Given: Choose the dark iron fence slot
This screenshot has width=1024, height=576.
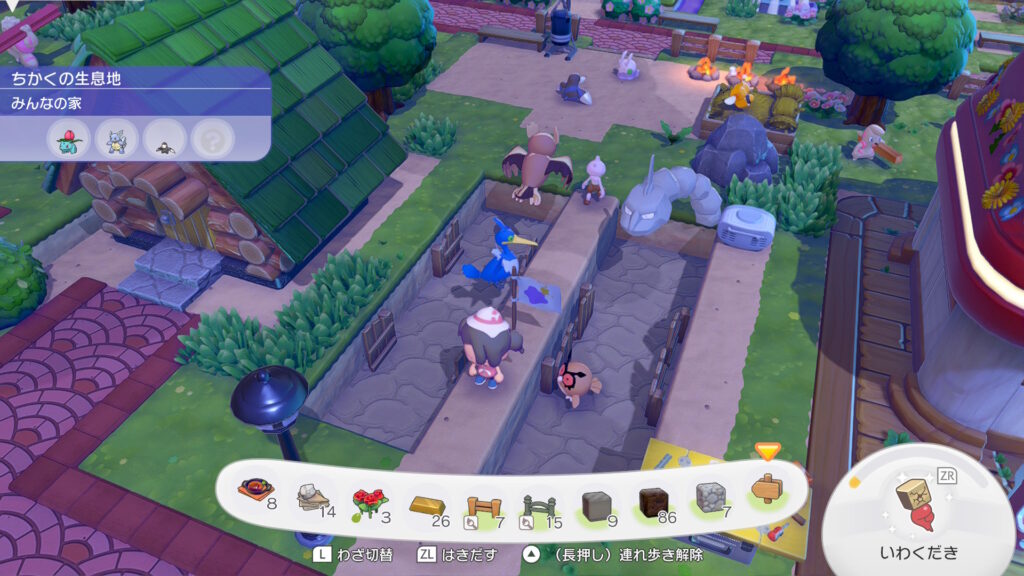Looking at the screenshot, I should 539,494.
